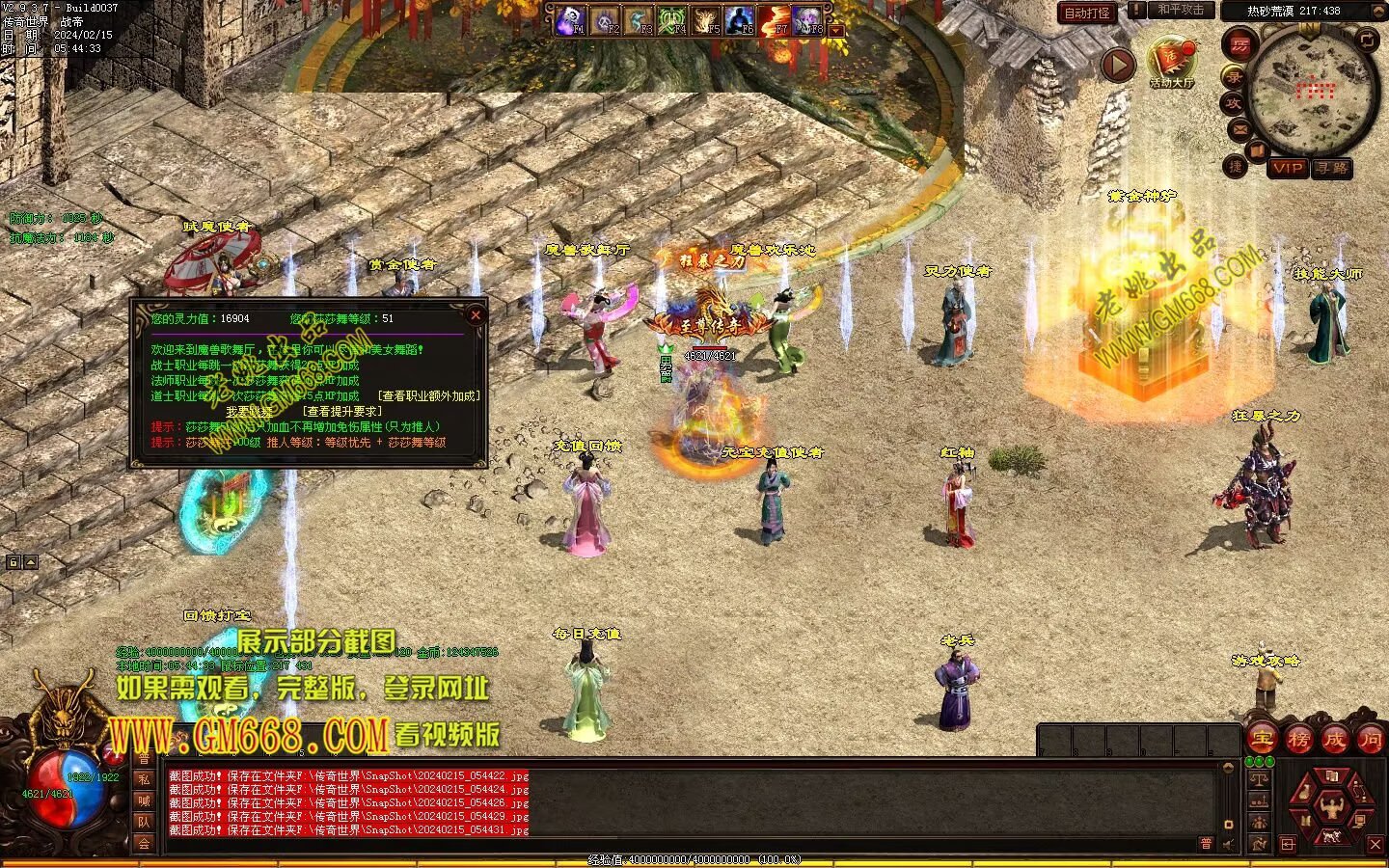The height and width of the screenshot is (868, 1389).
Task: View 查看职业额外加成 class bonus info
Action: click(x=428, y=396)
